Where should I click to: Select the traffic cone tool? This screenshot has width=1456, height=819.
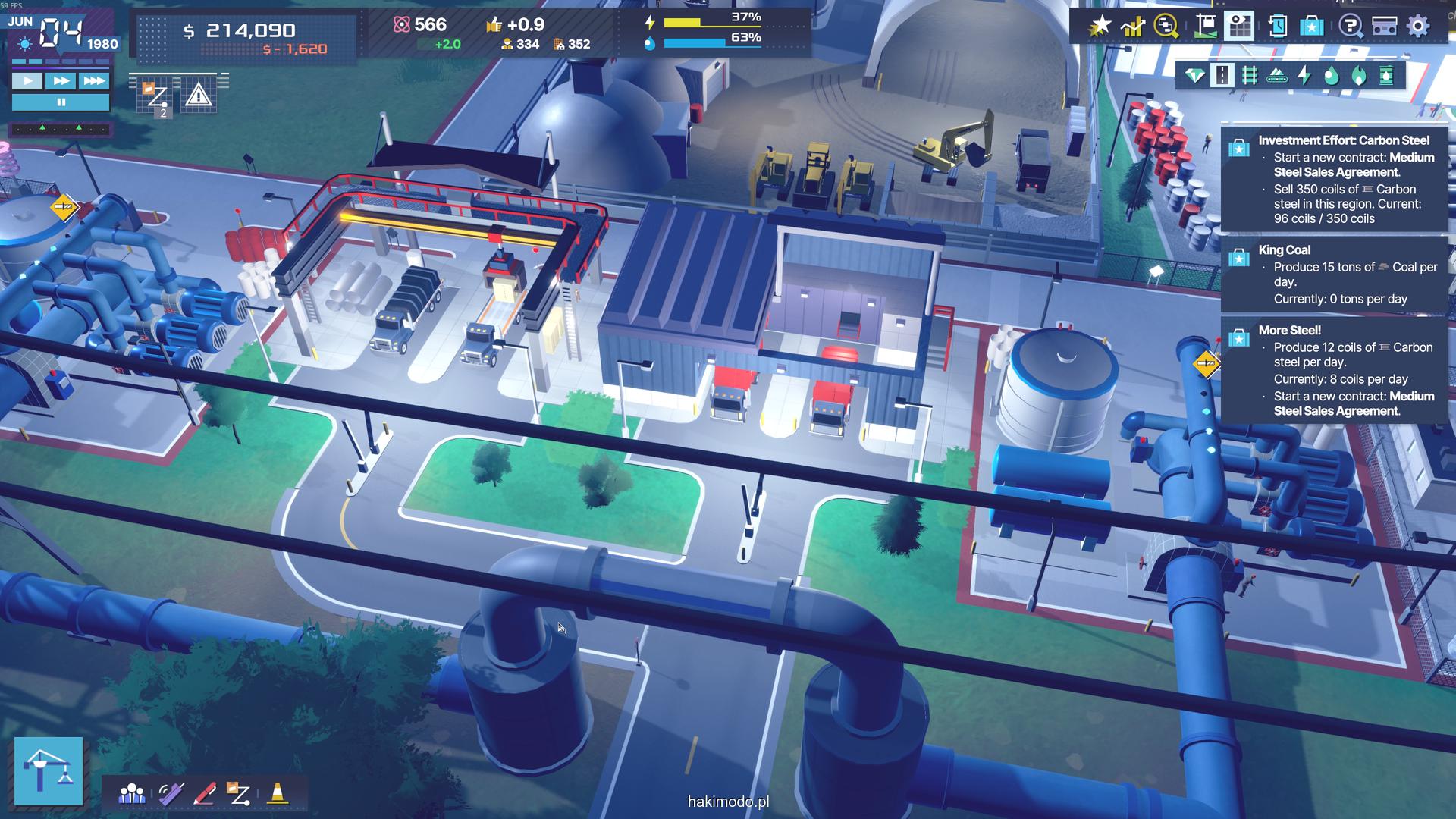click(278, 793)
